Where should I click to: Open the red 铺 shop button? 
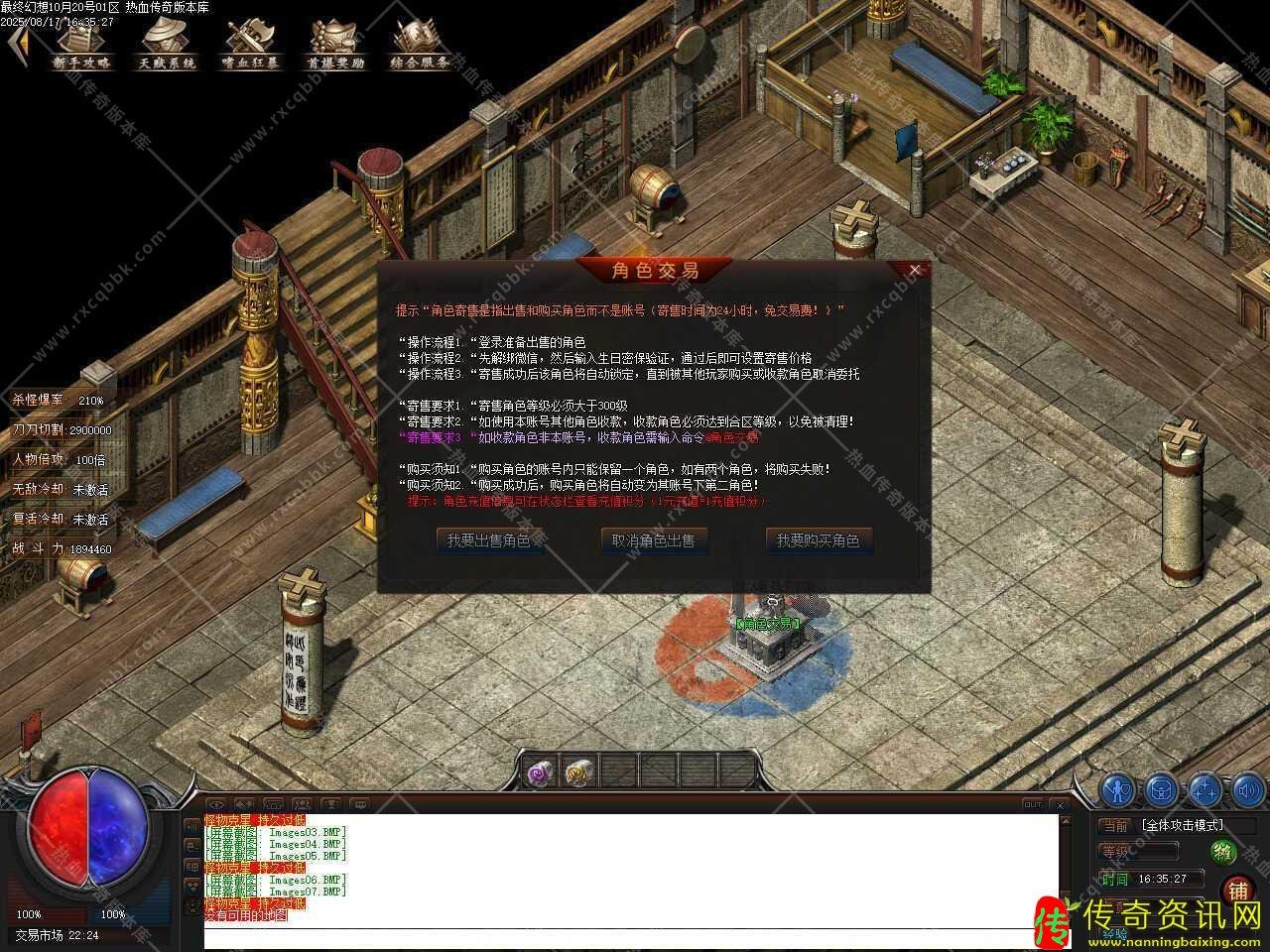click(x=1237, y=890)
